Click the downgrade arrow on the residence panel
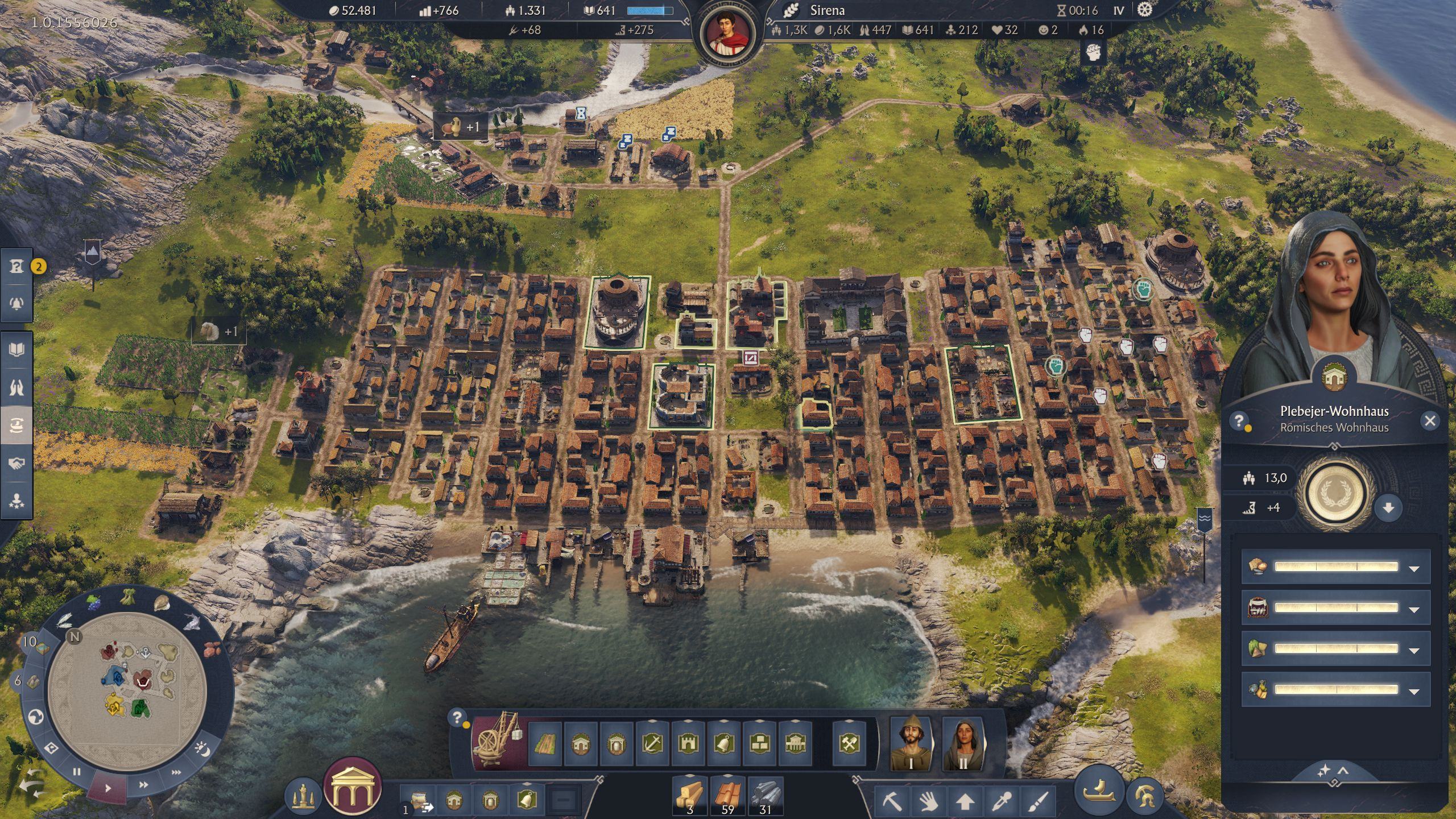The width and height of the screenshot is (1456, 819). point(1388,508)
